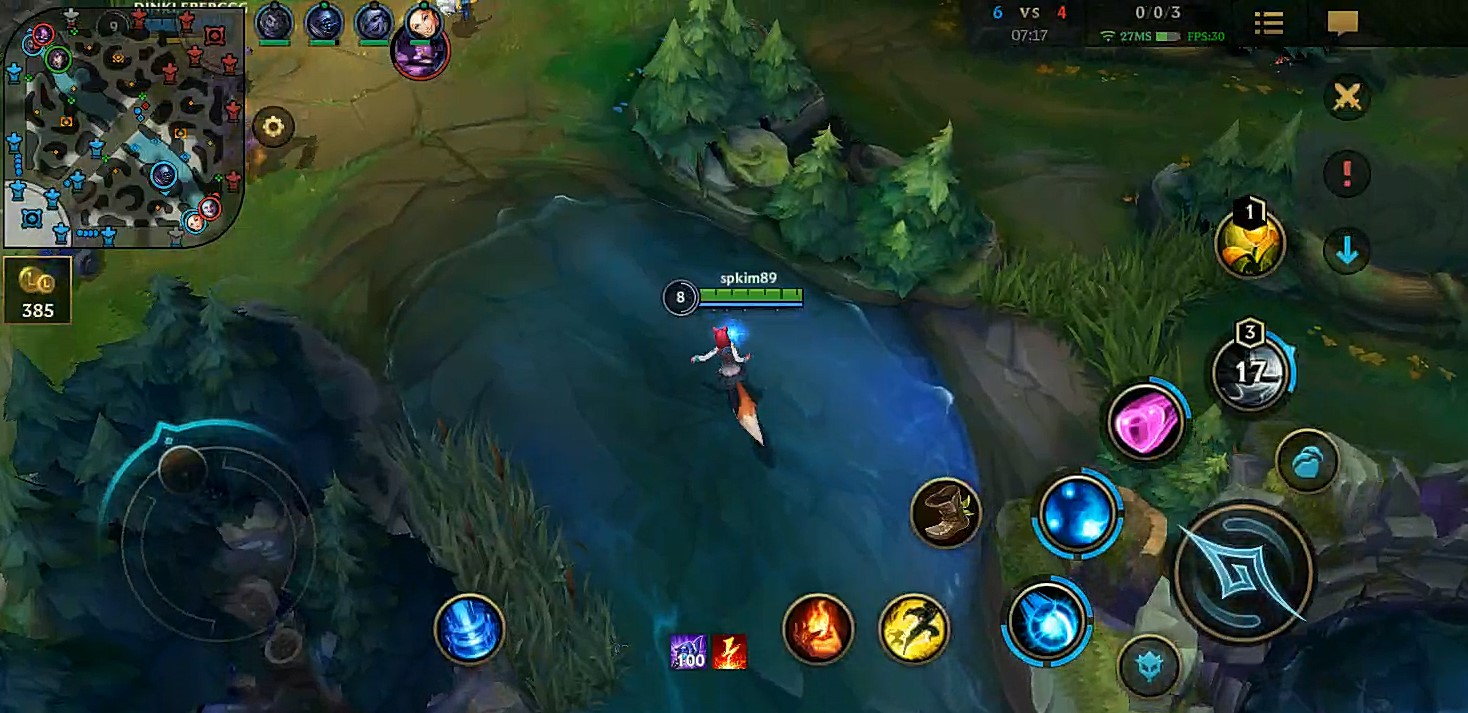Open the settings gear

pos(273,127)
